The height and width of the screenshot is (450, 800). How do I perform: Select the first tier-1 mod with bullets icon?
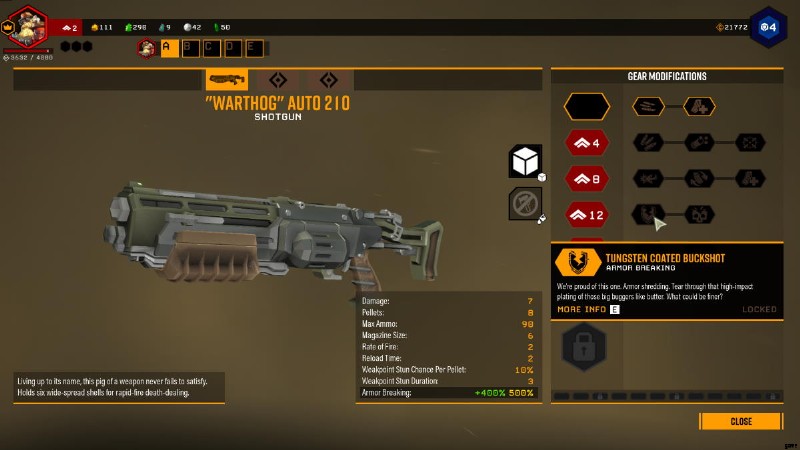(648, 106)
